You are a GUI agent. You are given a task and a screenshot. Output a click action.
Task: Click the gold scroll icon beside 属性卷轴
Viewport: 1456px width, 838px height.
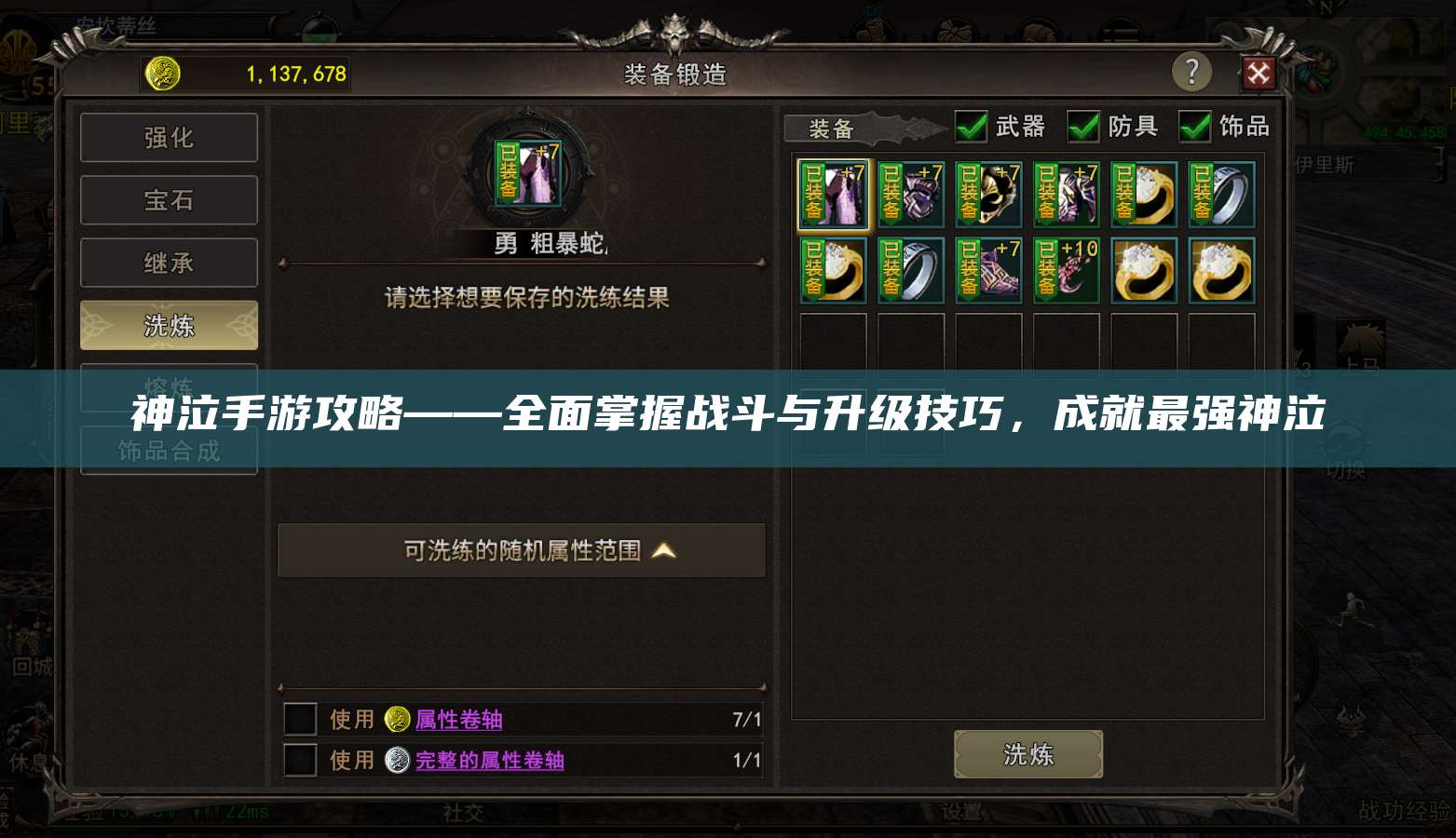coord(398,719)
